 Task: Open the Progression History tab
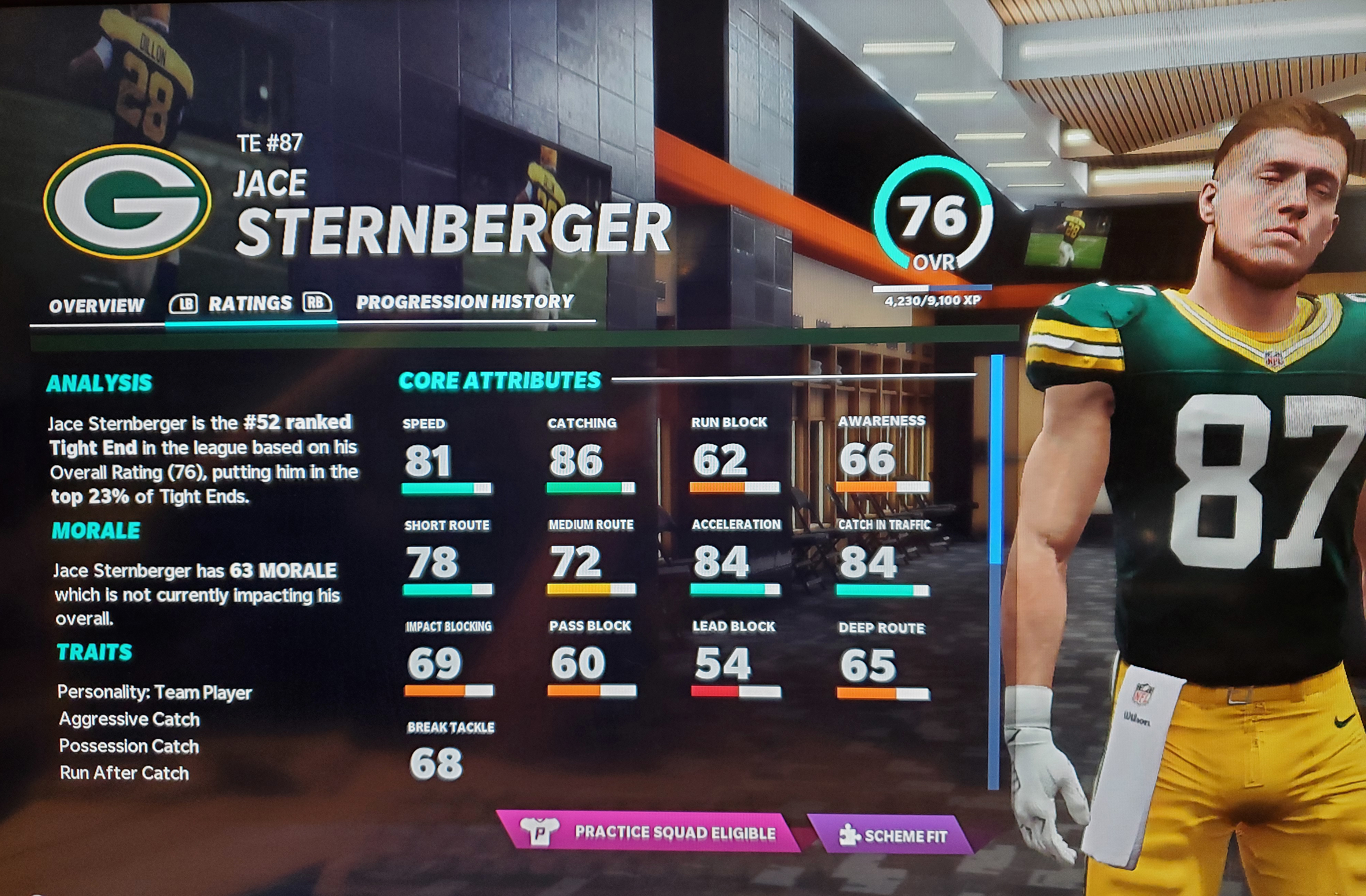(465, 301)
